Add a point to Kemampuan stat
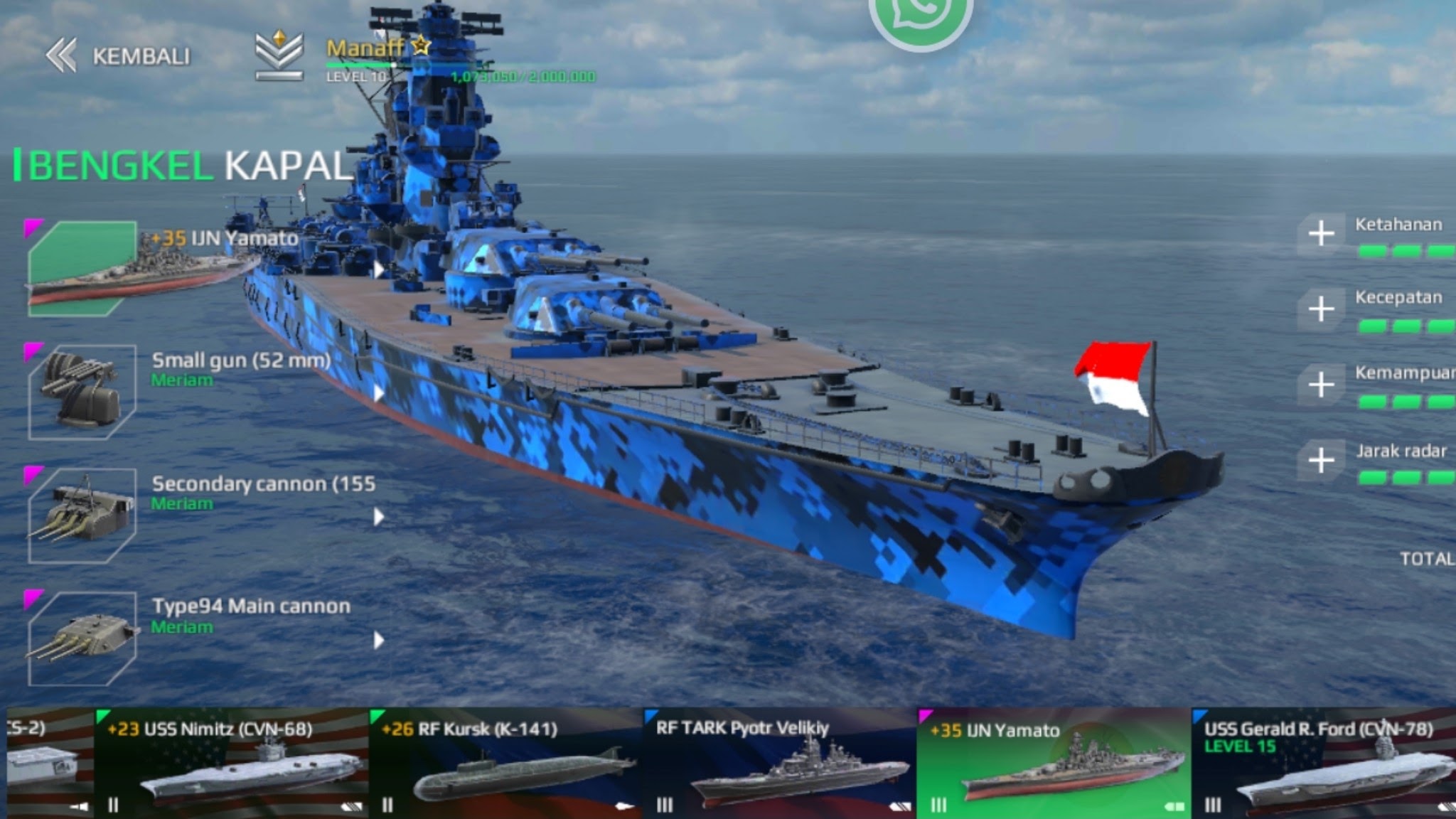The width and height of the screenshot is (1456, 819). click(x=1321, y=385)
